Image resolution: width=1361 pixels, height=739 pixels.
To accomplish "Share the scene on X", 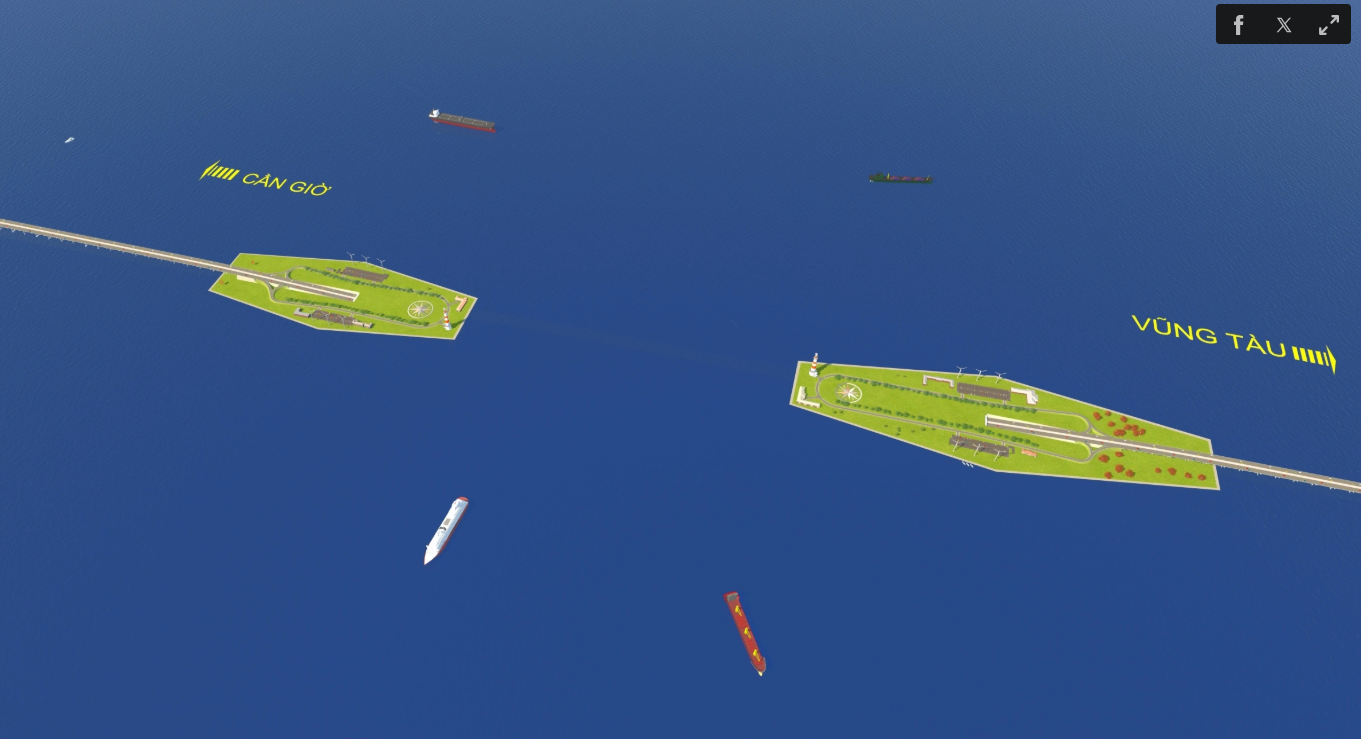I will pyautogui.click(x=1283, y=24).
